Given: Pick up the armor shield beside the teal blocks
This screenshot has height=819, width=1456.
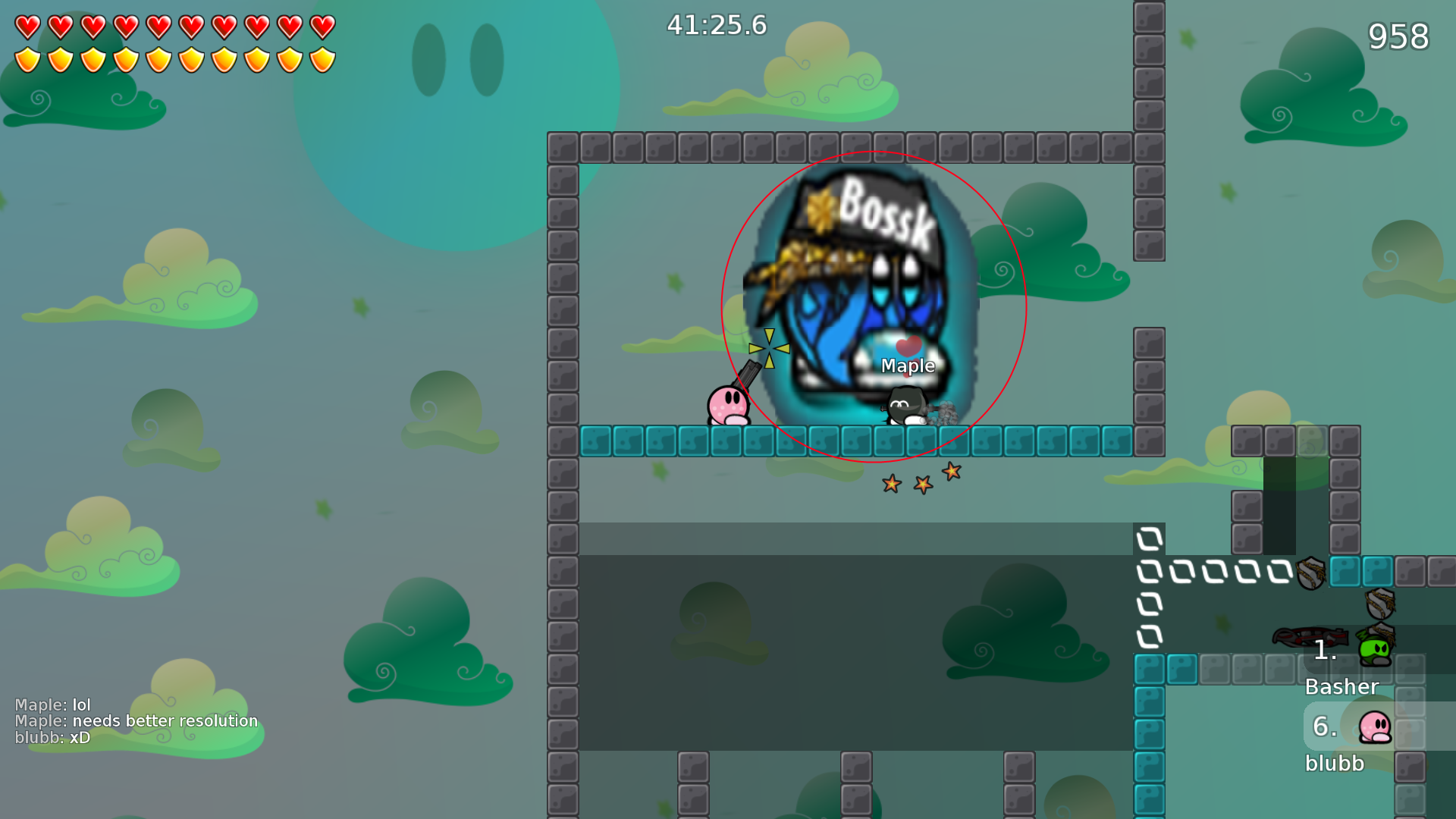Looking at the screenshot, I should tap(1310, 573).
